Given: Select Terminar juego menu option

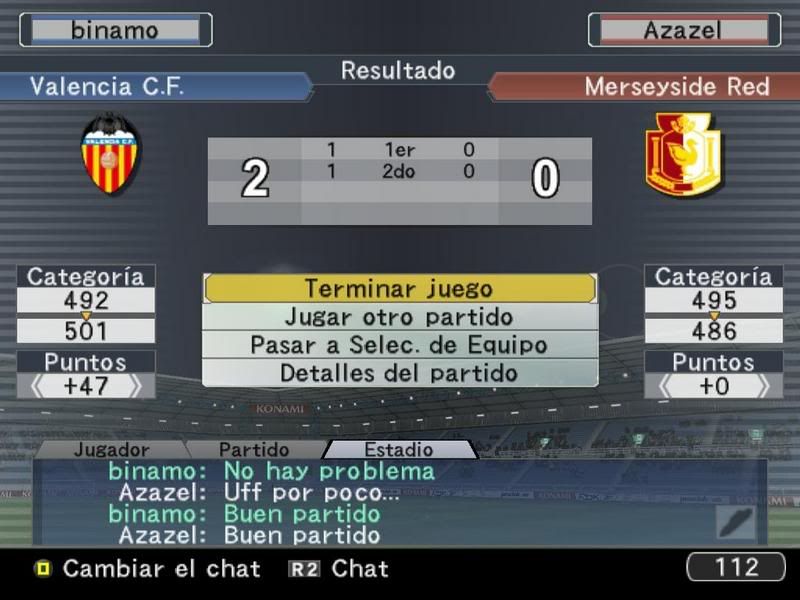Looking at the screenshot, I should pos(399,289).
